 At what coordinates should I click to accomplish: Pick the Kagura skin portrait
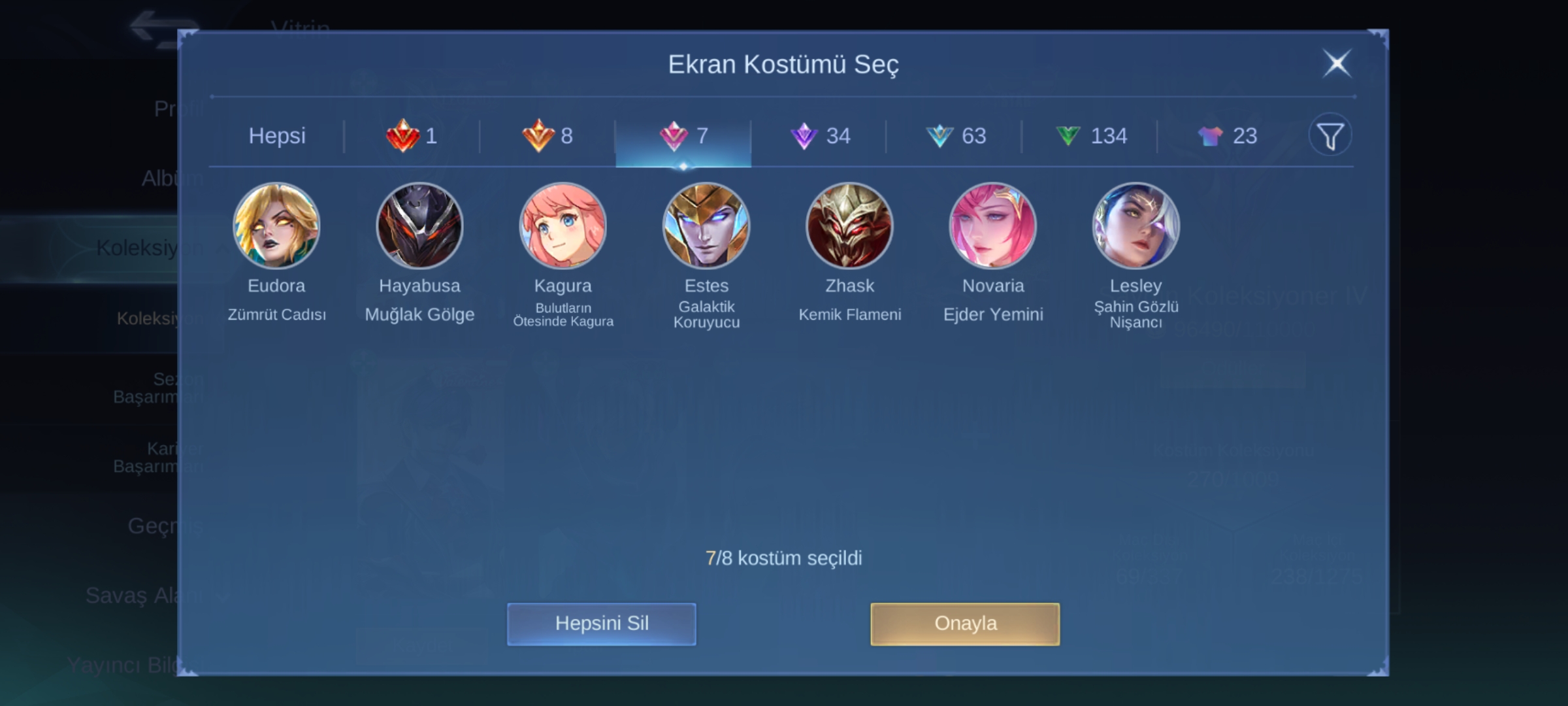(x=563, y=226)
